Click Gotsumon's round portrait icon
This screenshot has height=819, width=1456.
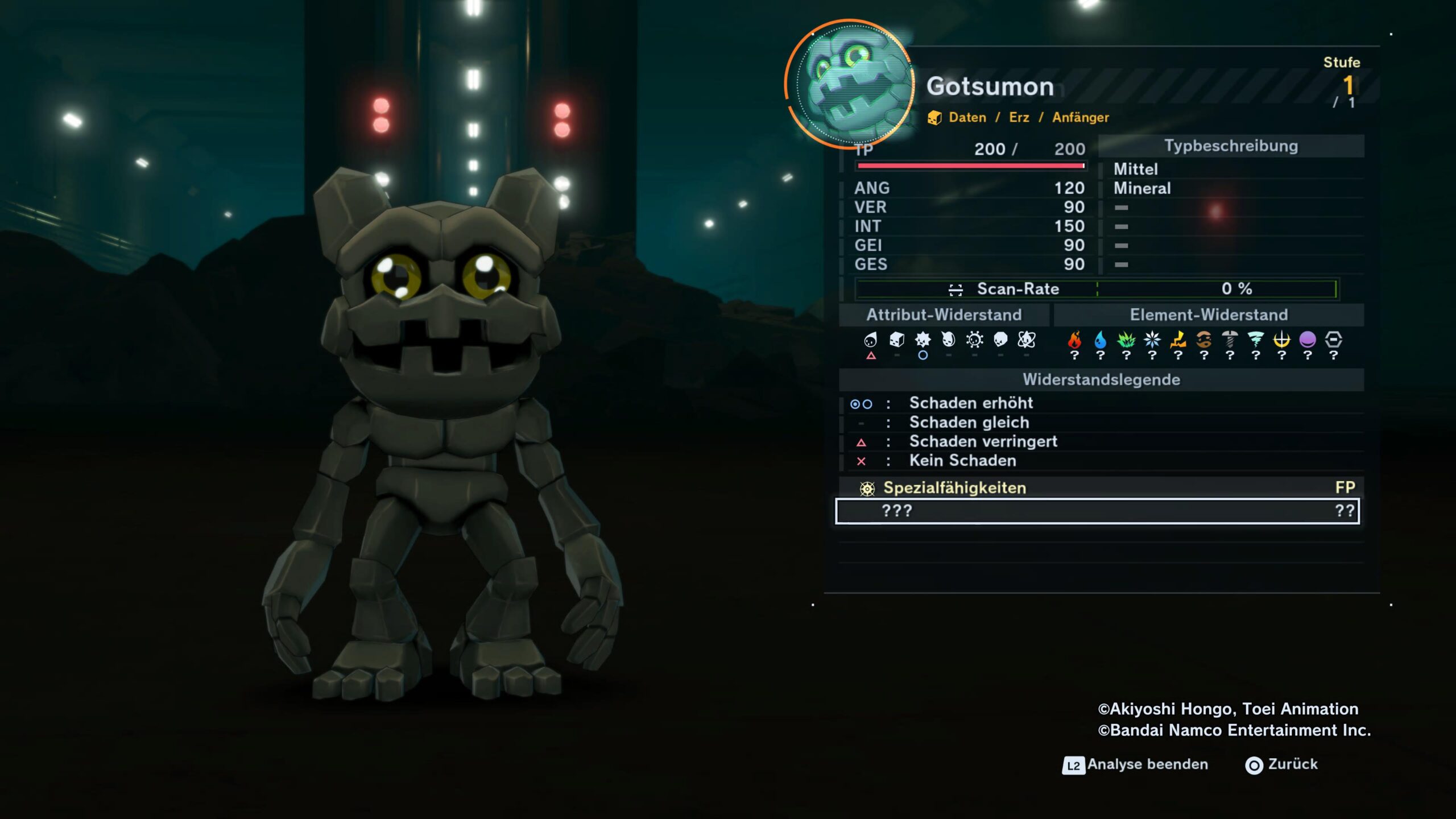(x=850, y=84)
